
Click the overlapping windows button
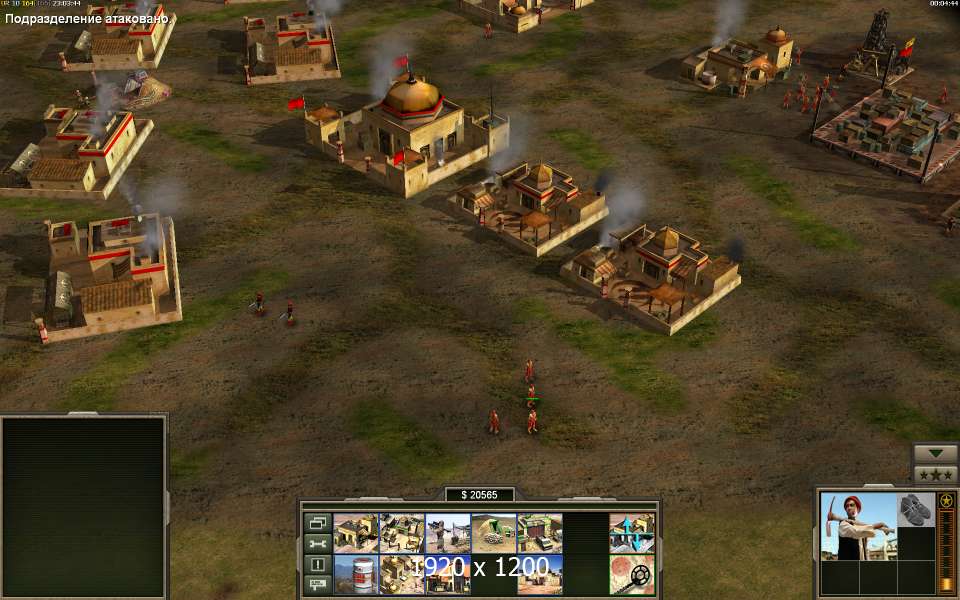click(317, 523)
